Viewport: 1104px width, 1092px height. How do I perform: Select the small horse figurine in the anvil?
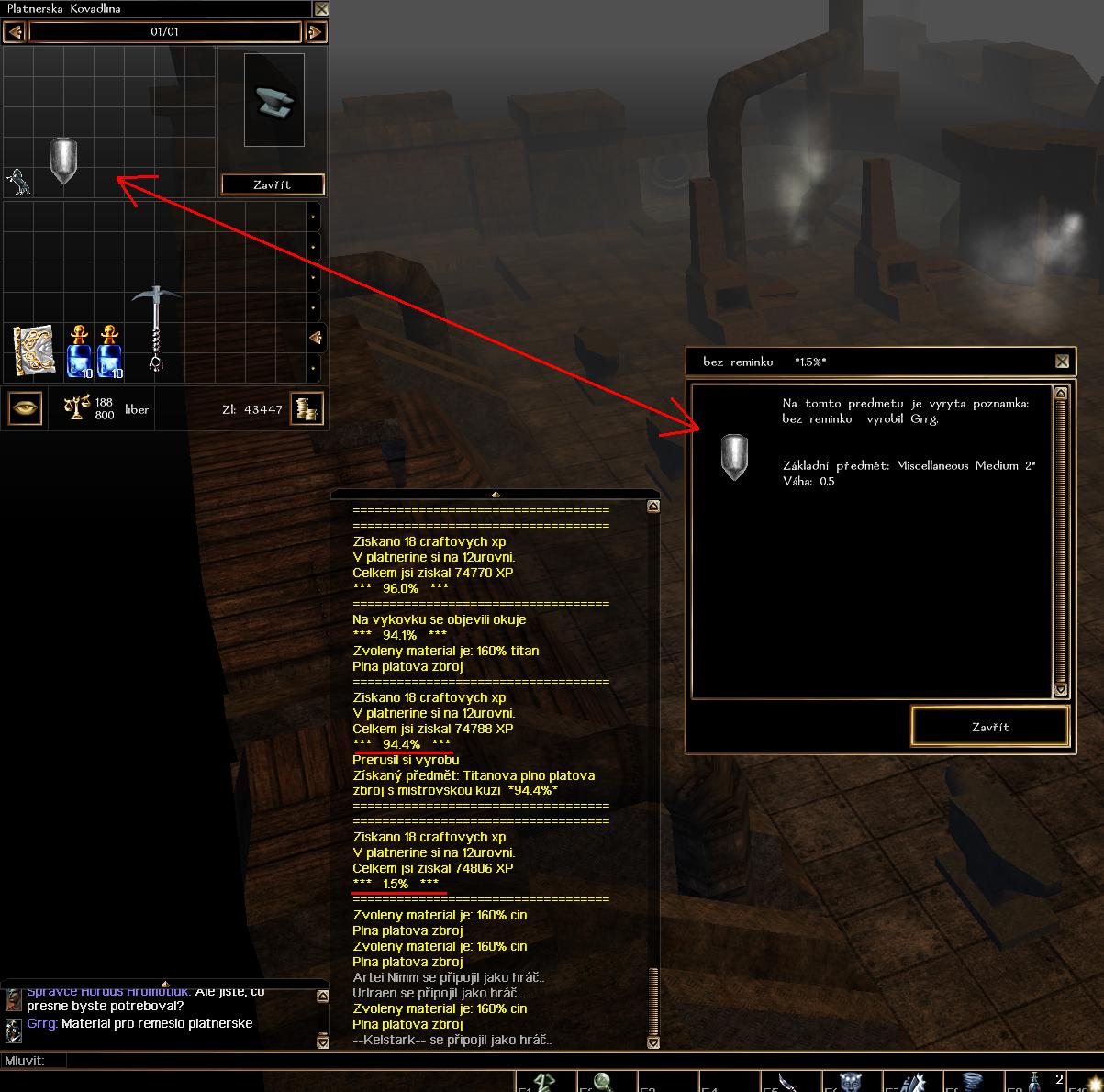coord(18,182)
